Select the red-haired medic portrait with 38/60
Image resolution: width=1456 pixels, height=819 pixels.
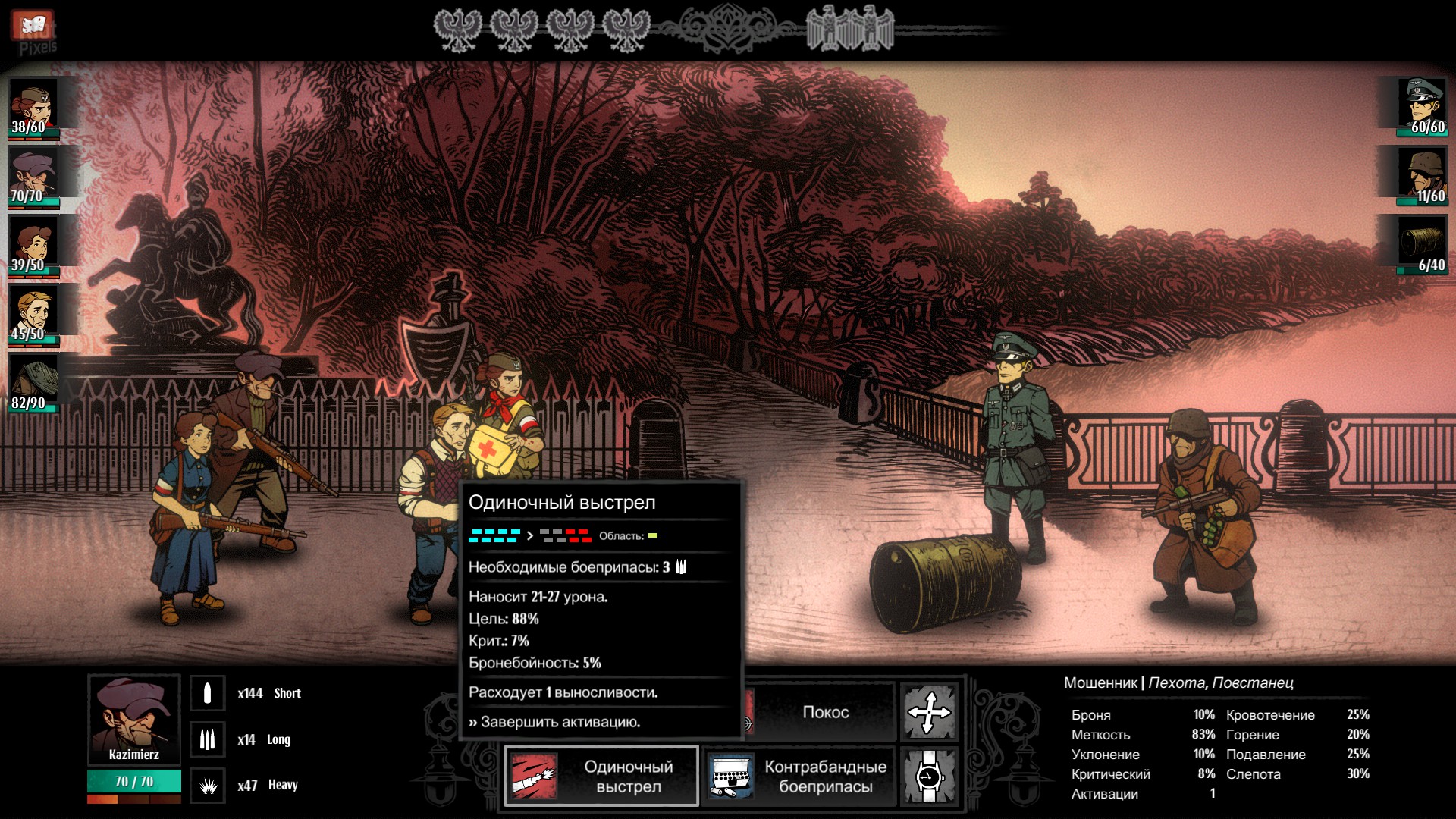34,106
